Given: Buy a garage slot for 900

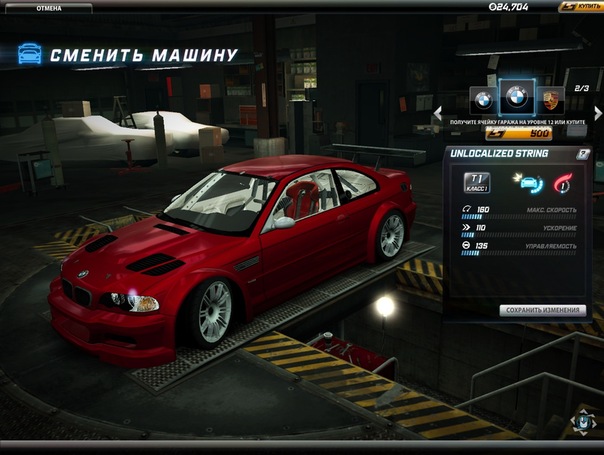Looking at the screenshot, I should coord(517,132).
